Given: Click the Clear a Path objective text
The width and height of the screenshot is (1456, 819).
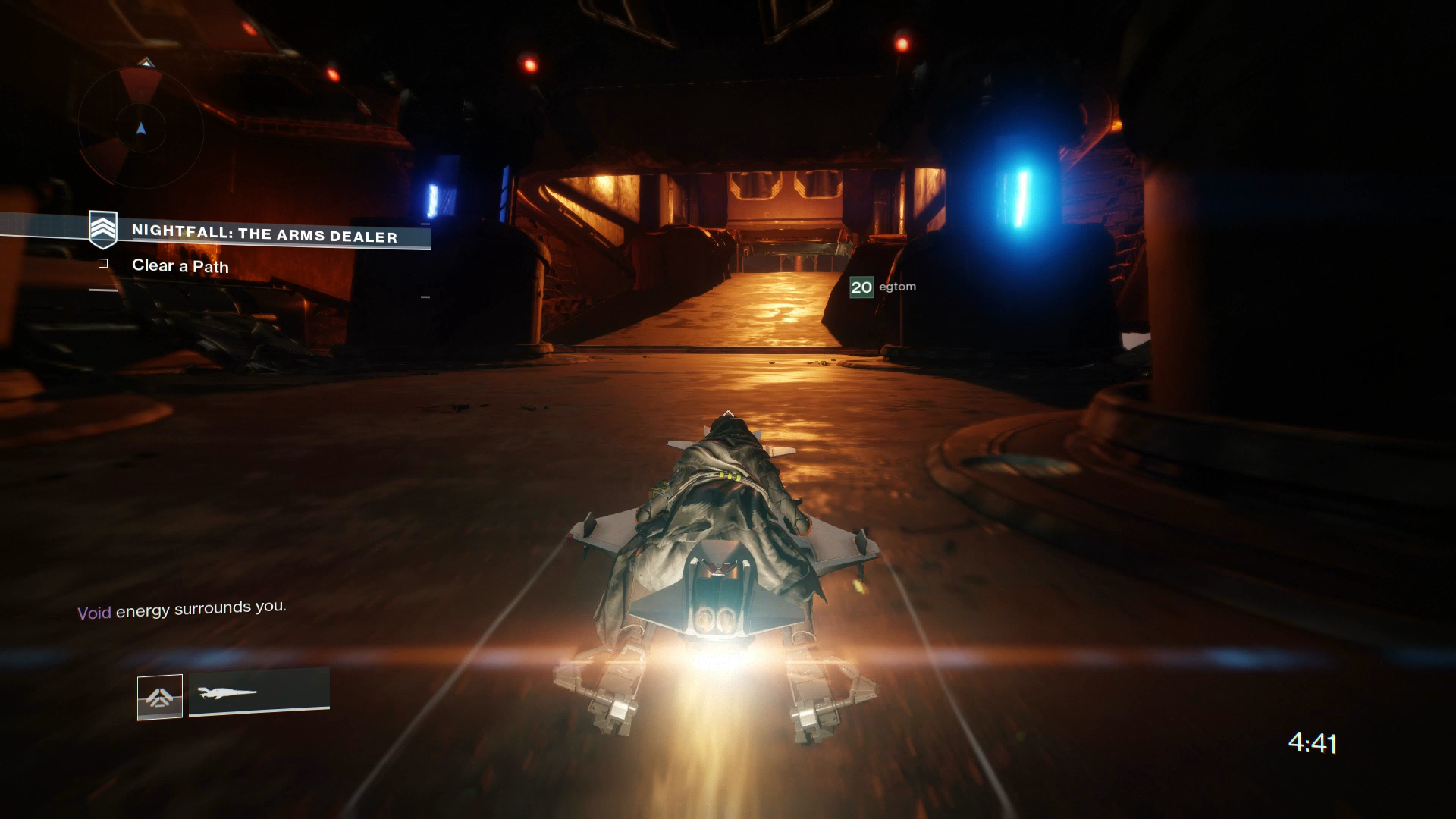Looking at the screenshot, I should (x=180, y=266).
